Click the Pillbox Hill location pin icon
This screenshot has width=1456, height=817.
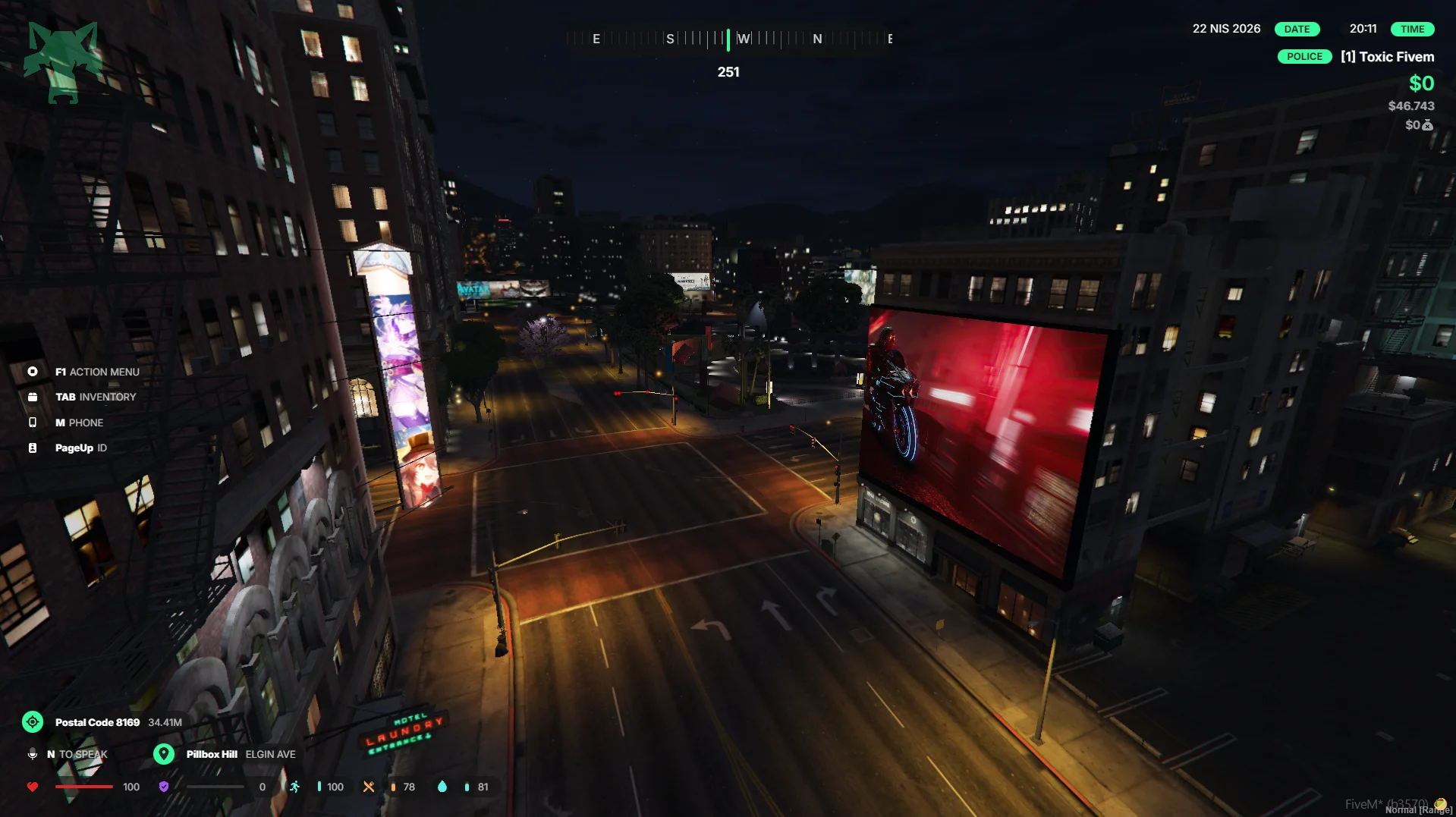click(164, 754)
